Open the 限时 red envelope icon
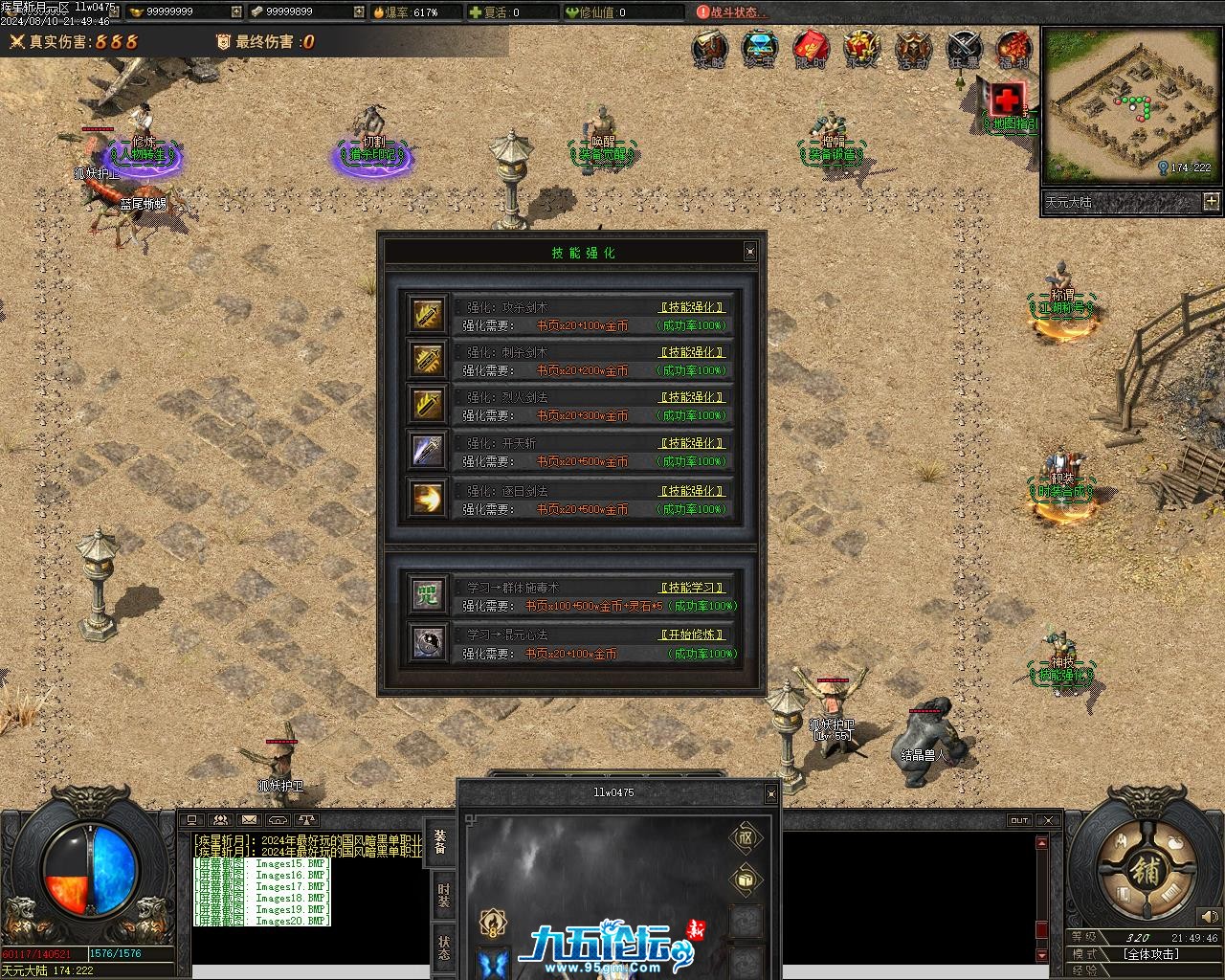The width and height of the screenshot is (1225, 980). (811, 48)
